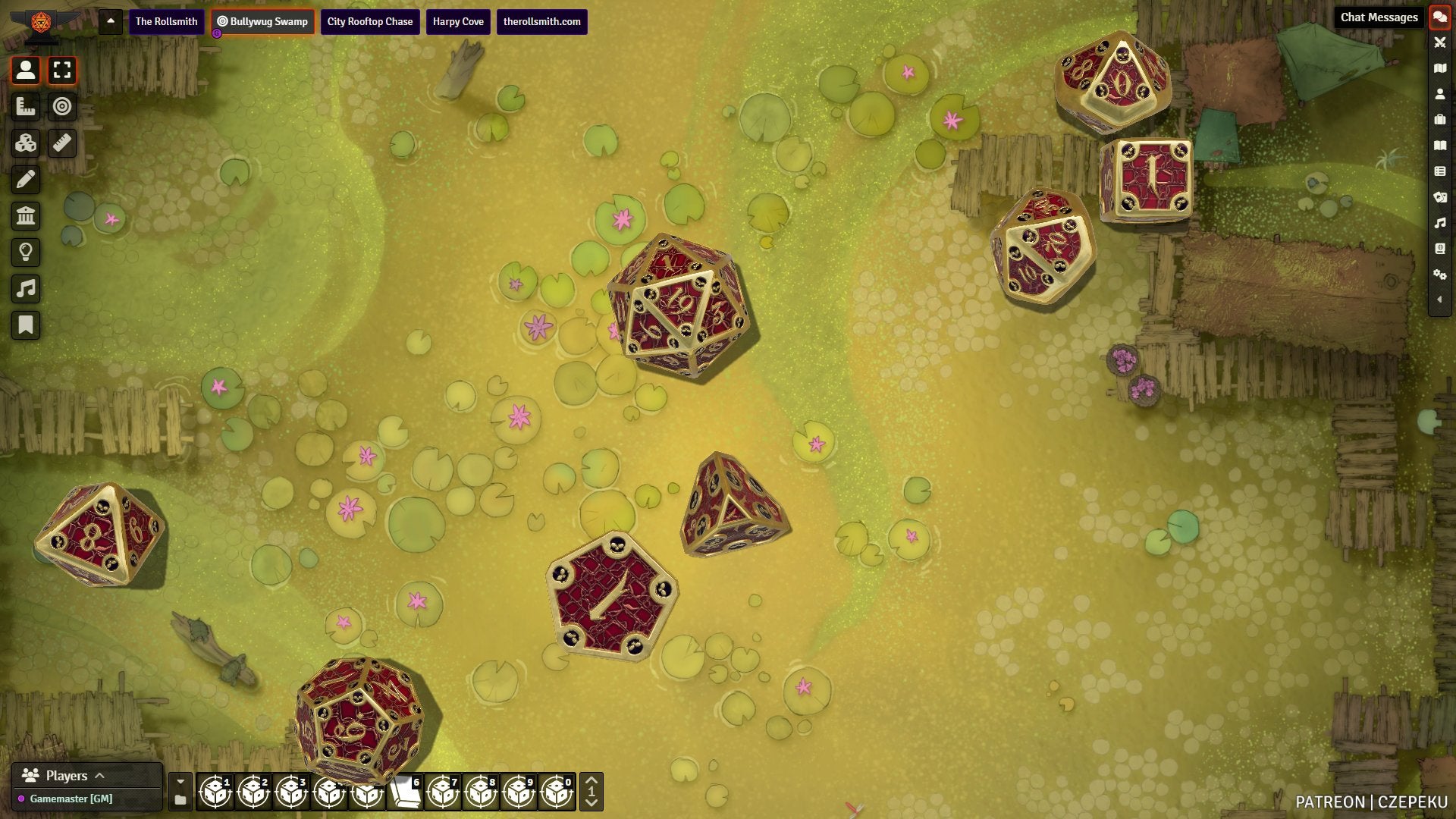Trigger the book macro in hotbar slot 6

(405, 792)
